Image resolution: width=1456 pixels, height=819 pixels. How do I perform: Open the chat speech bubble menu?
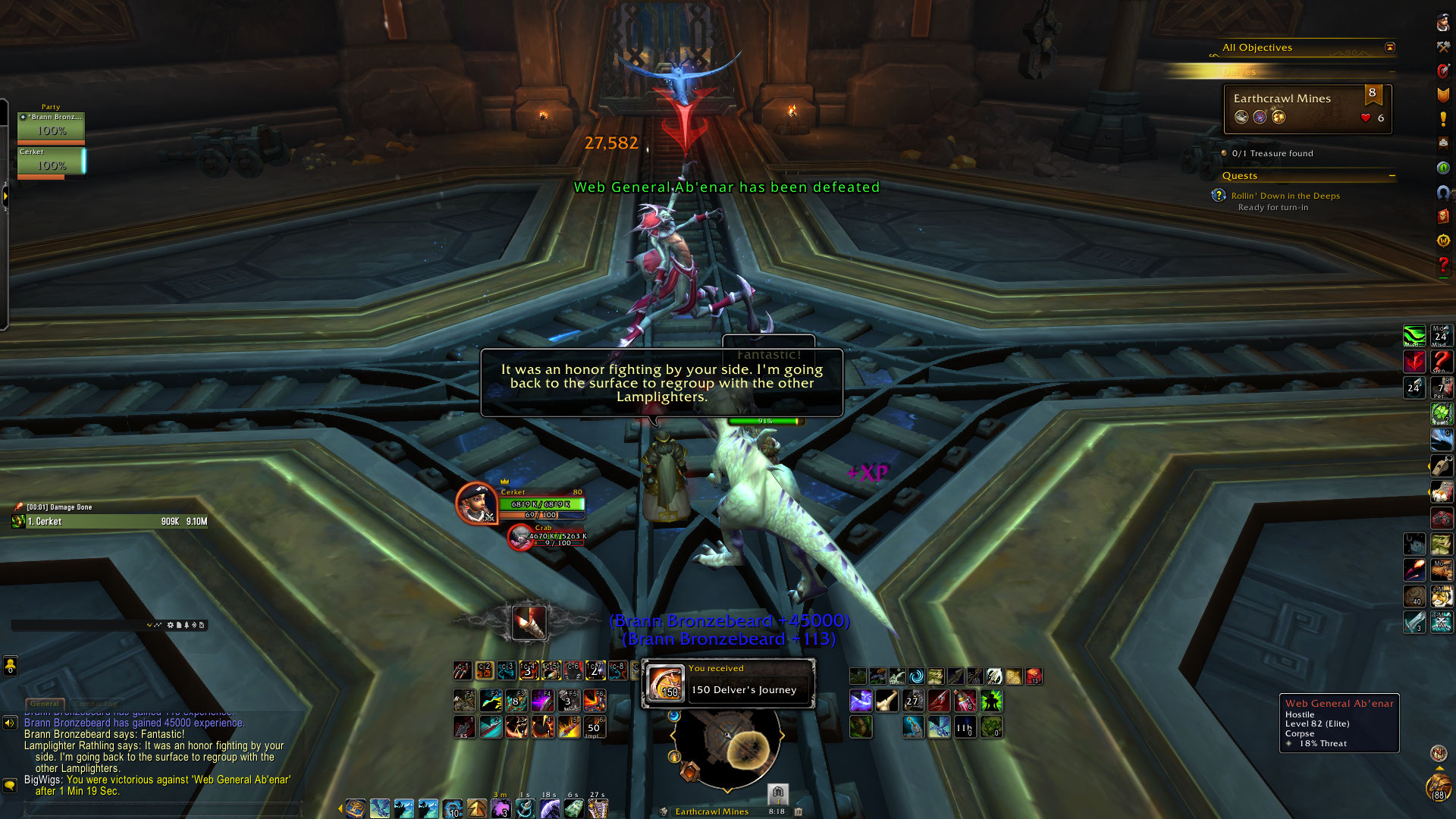pos(10,785)
